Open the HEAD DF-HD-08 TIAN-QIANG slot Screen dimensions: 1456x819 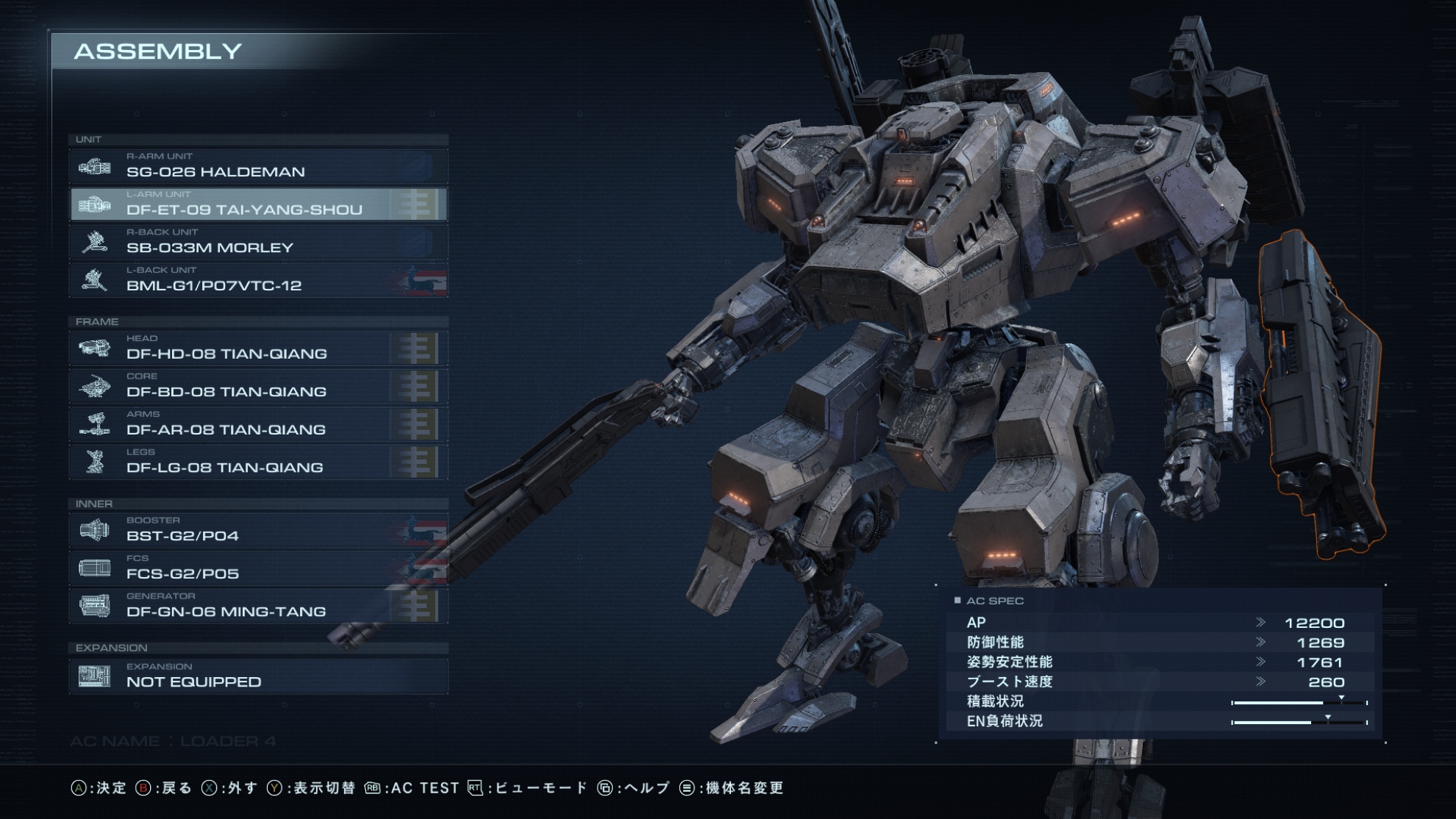click(x=258, y=348)
